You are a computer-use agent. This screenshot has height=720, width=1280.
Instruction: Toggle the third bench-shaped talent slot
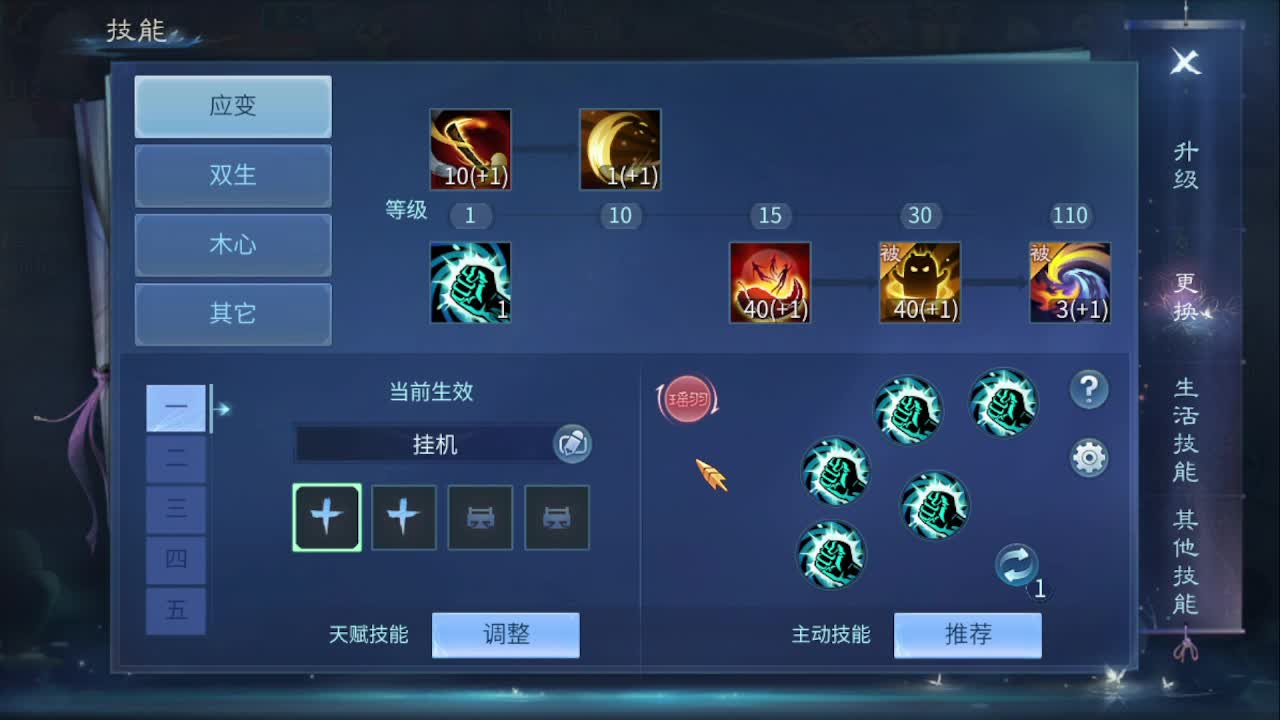click(480, 518)
